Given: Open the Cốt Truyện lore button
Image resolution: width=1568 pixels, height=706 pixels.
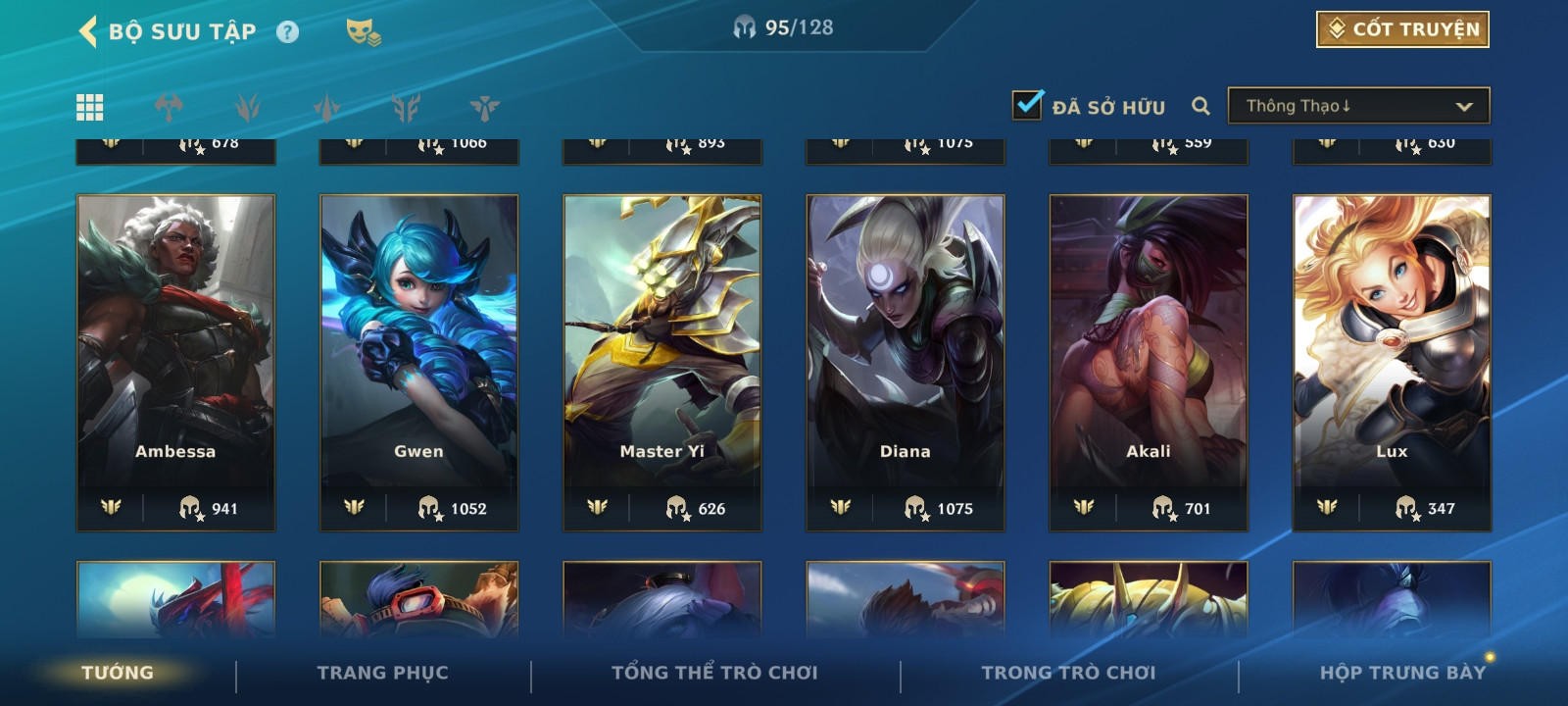Looking at the screenshot, I should (x=1401, y=29).
